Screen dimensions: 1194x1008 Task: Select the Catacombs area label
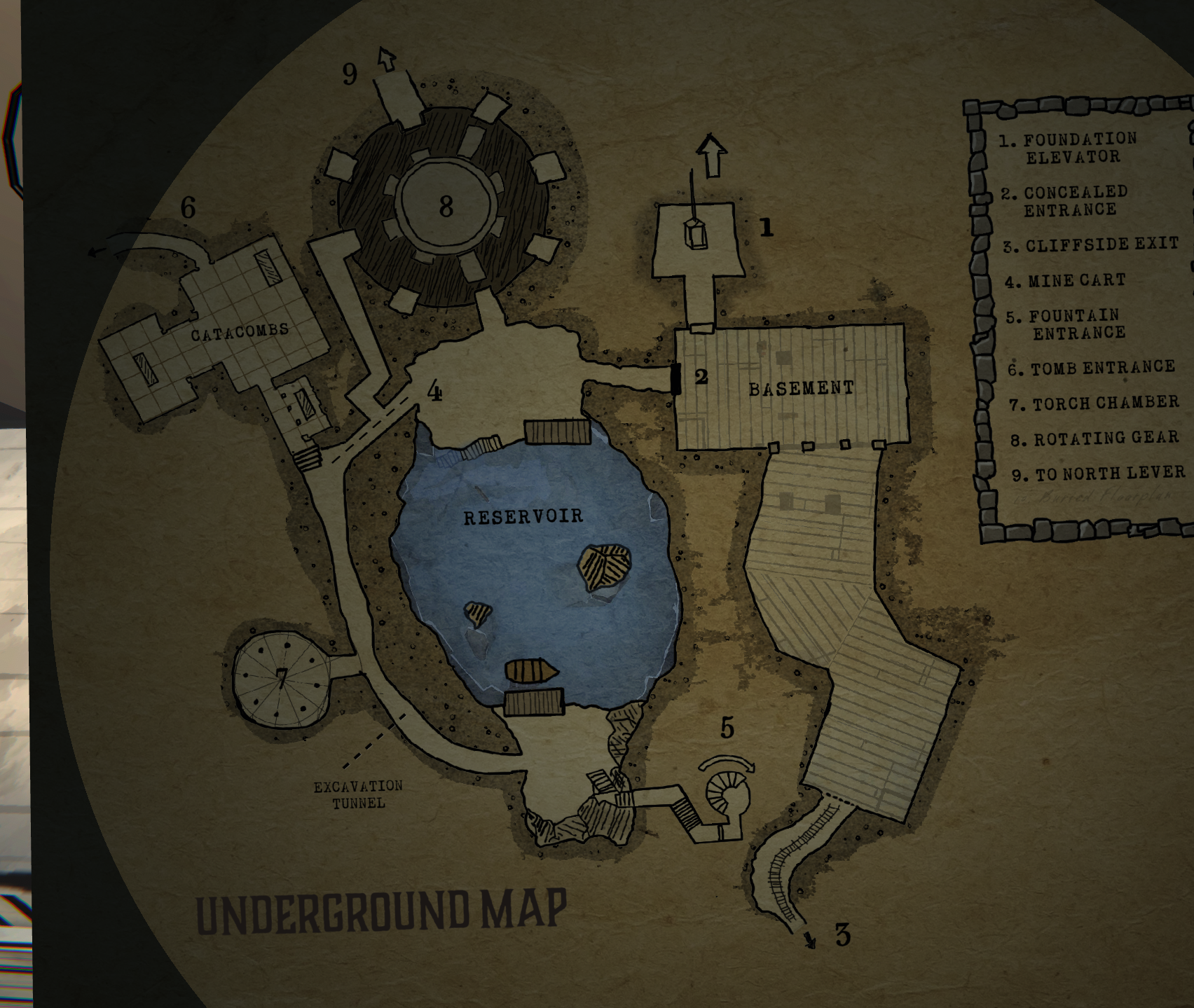tap(240, 331)
